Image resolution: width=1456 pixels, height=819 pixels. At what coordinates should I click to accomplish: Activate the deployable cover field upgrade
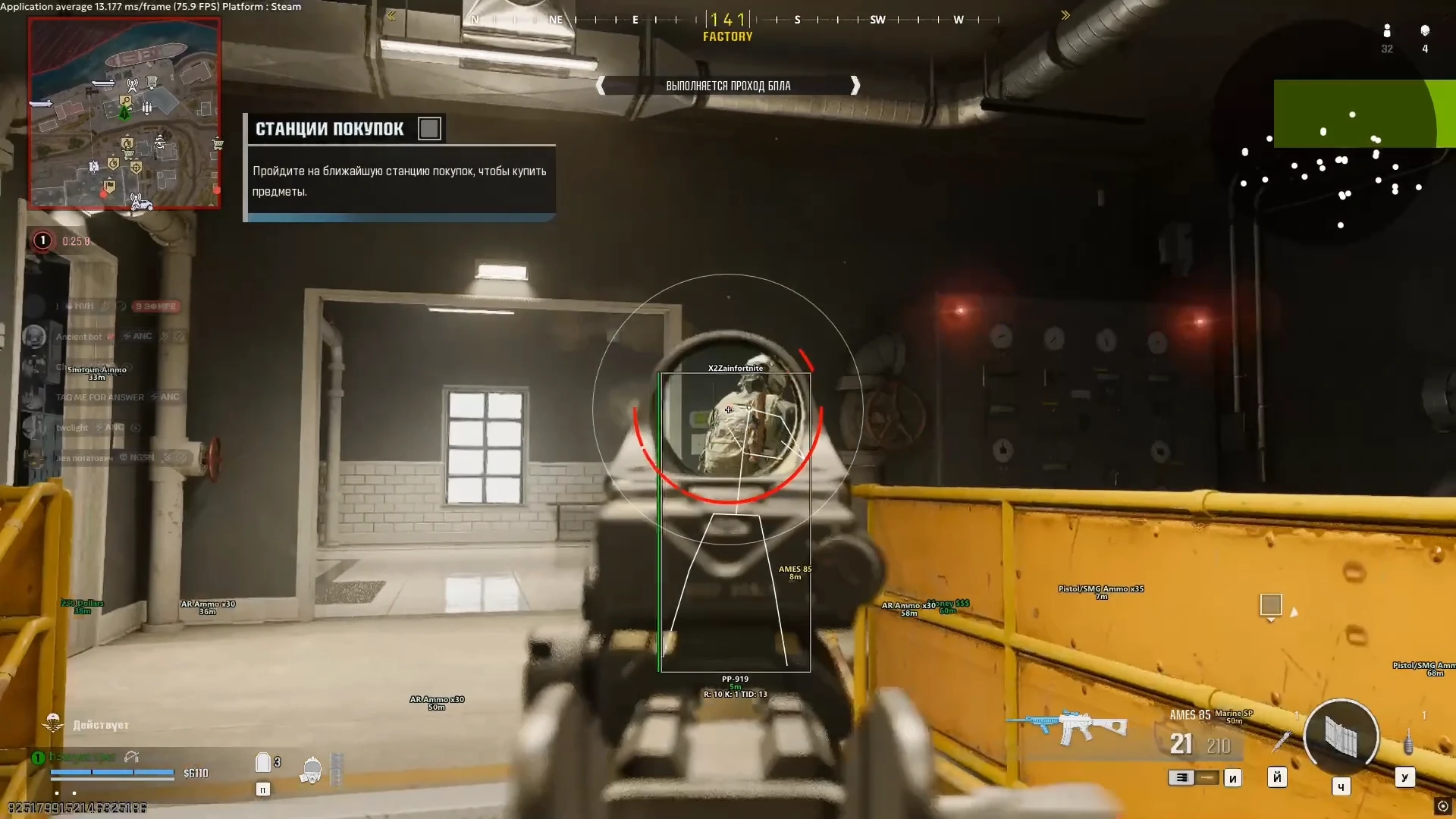(1341, 736)
